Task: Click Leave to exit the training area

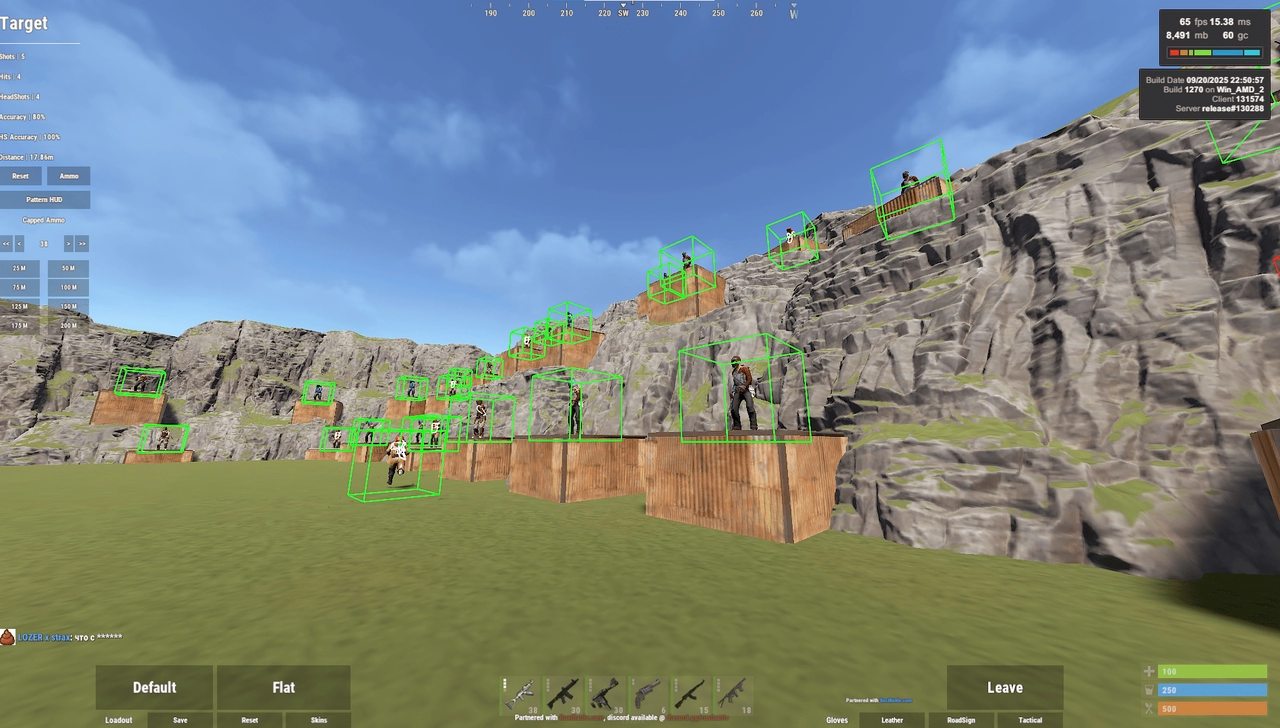Action: click(1005, 687)
